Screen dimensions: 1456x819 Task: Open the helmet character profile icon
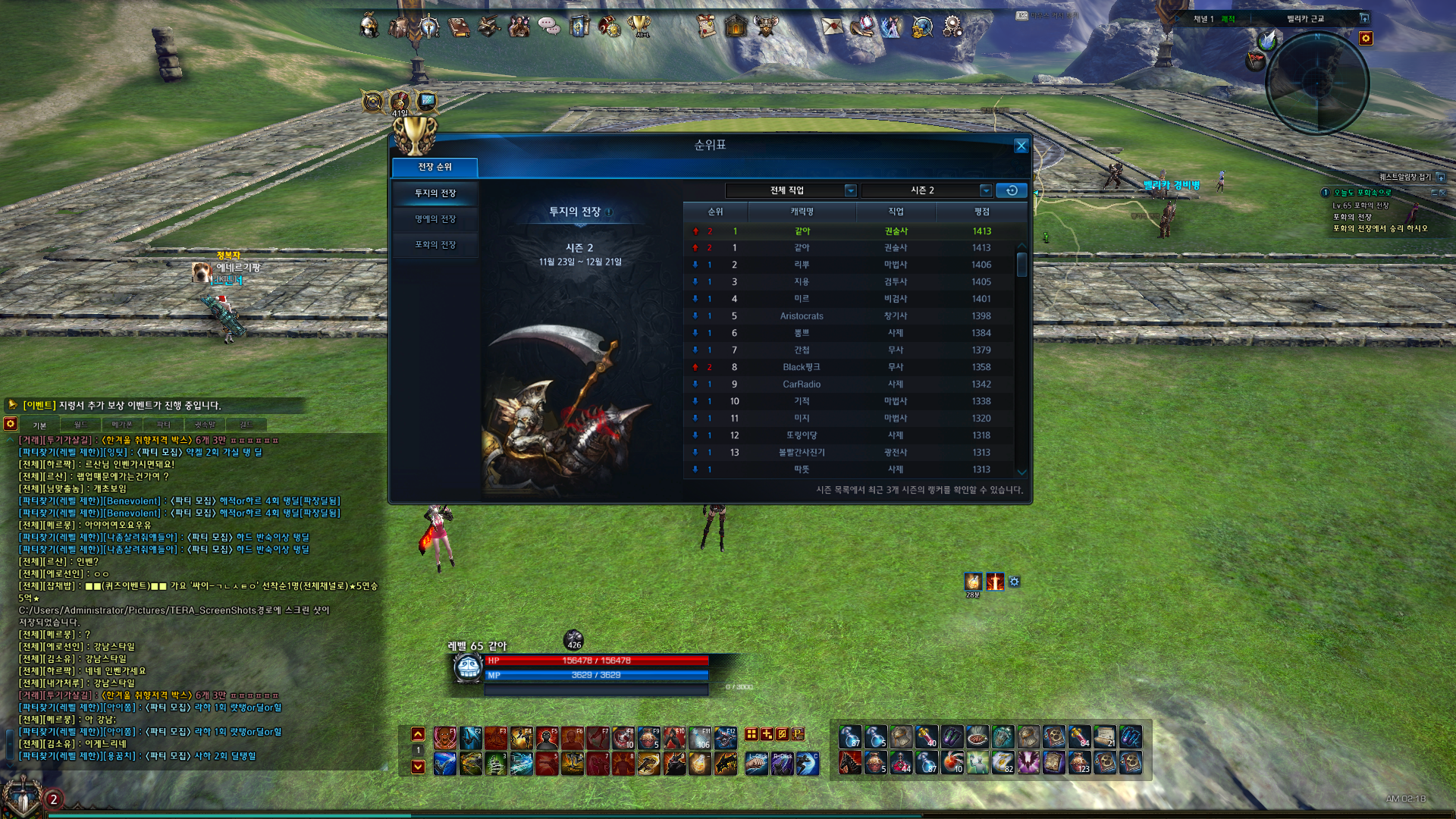pos(369,27)
